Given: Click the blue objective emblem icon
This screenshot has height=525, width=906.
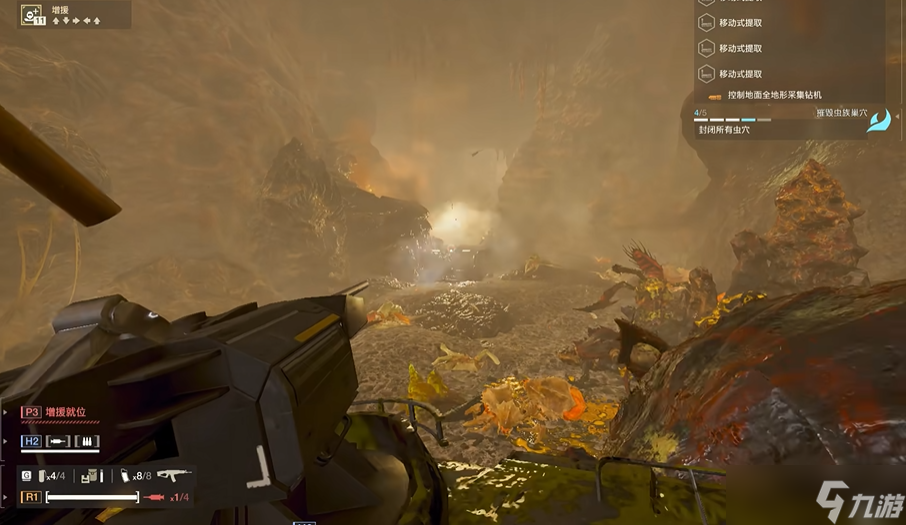Looking at the screenshot, I should (878, 122).
